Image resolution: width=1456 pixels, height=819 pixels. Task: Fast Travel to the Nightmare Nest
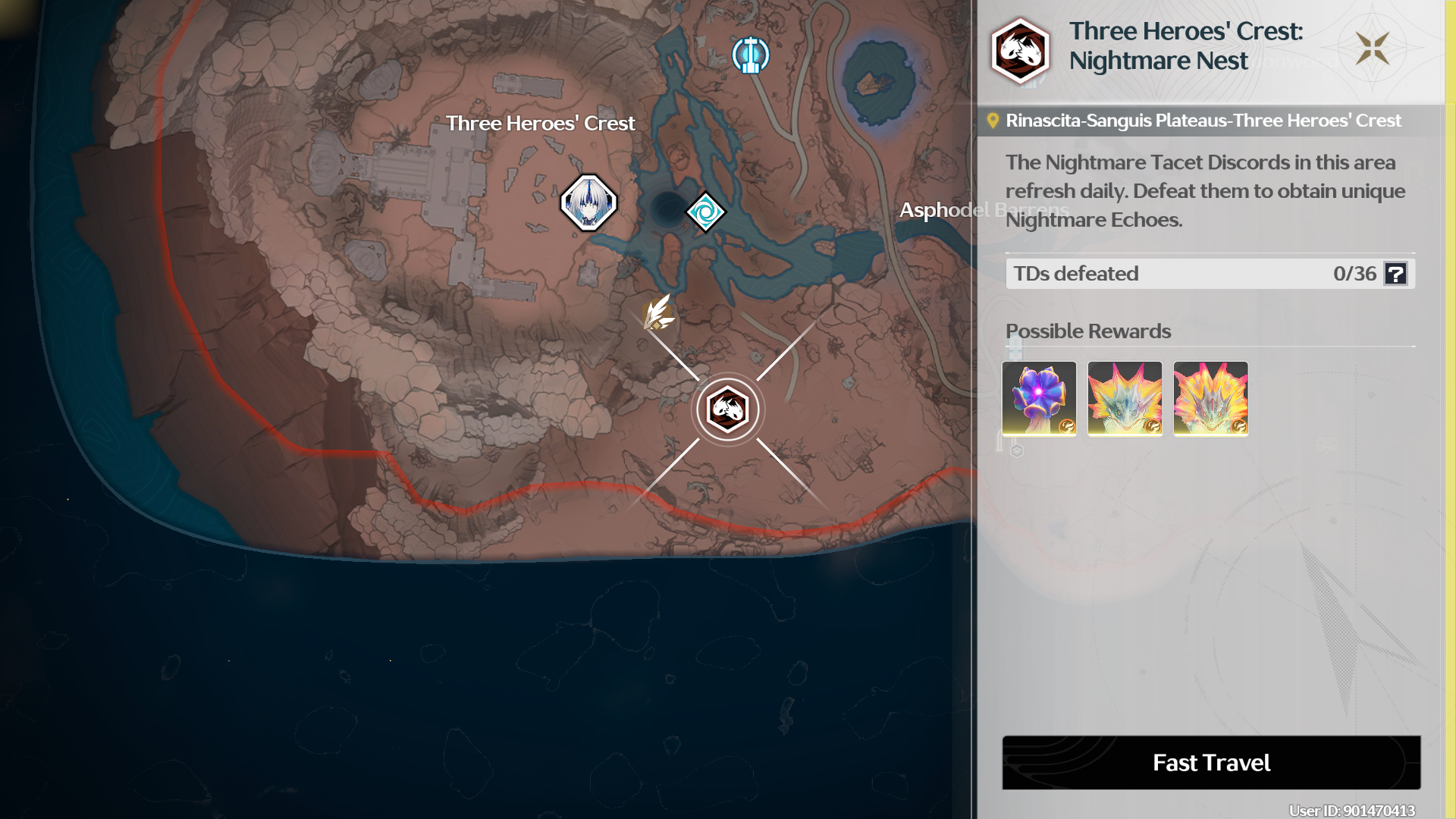(1211, 762)
